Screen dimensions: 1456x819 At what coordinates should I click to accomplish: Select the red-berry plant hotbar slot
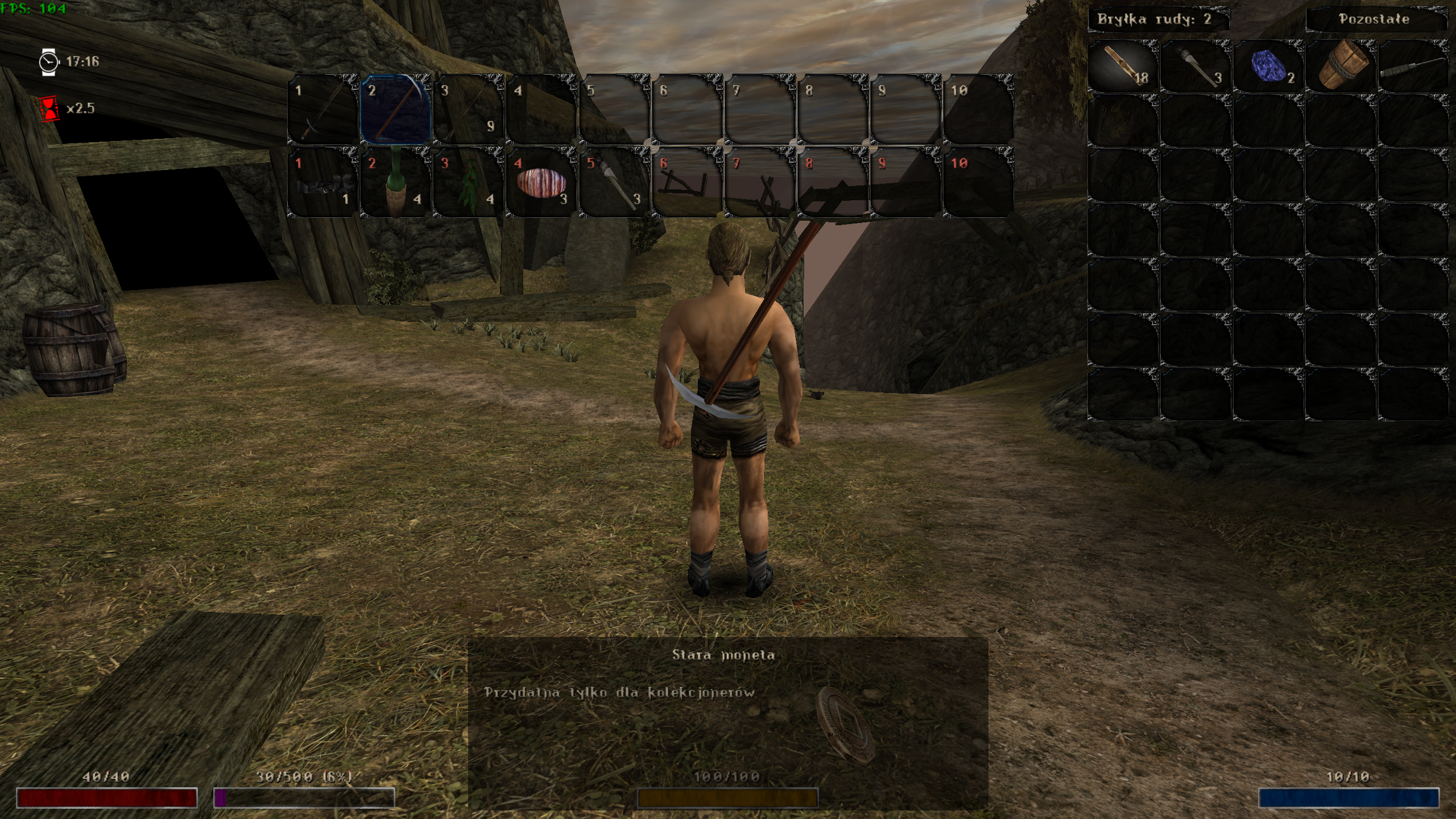click(469, 182)
